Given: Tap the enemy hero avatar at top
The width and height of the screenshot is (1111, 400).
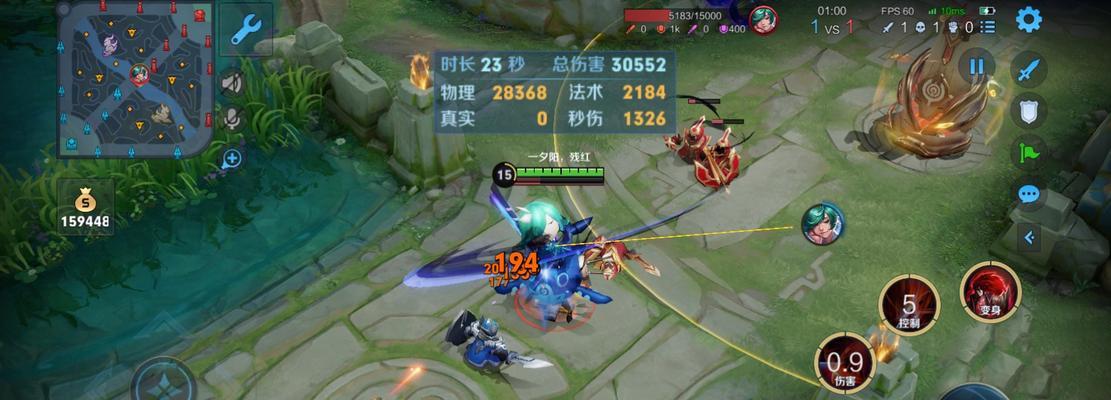Looking at the screenshot, I should click(764, 20).
